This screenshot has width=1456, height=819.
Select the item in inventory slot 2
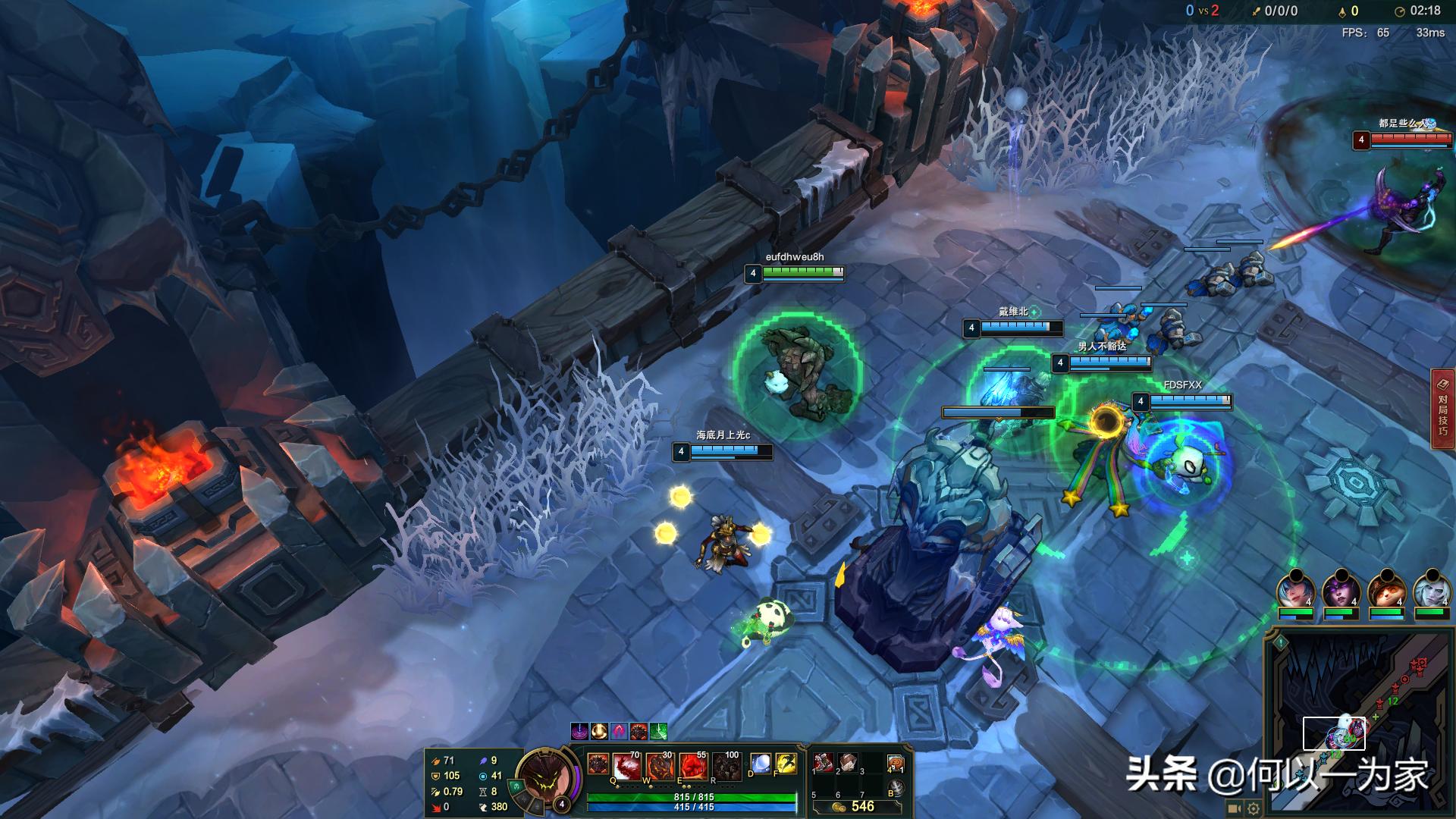coord(848,762)
